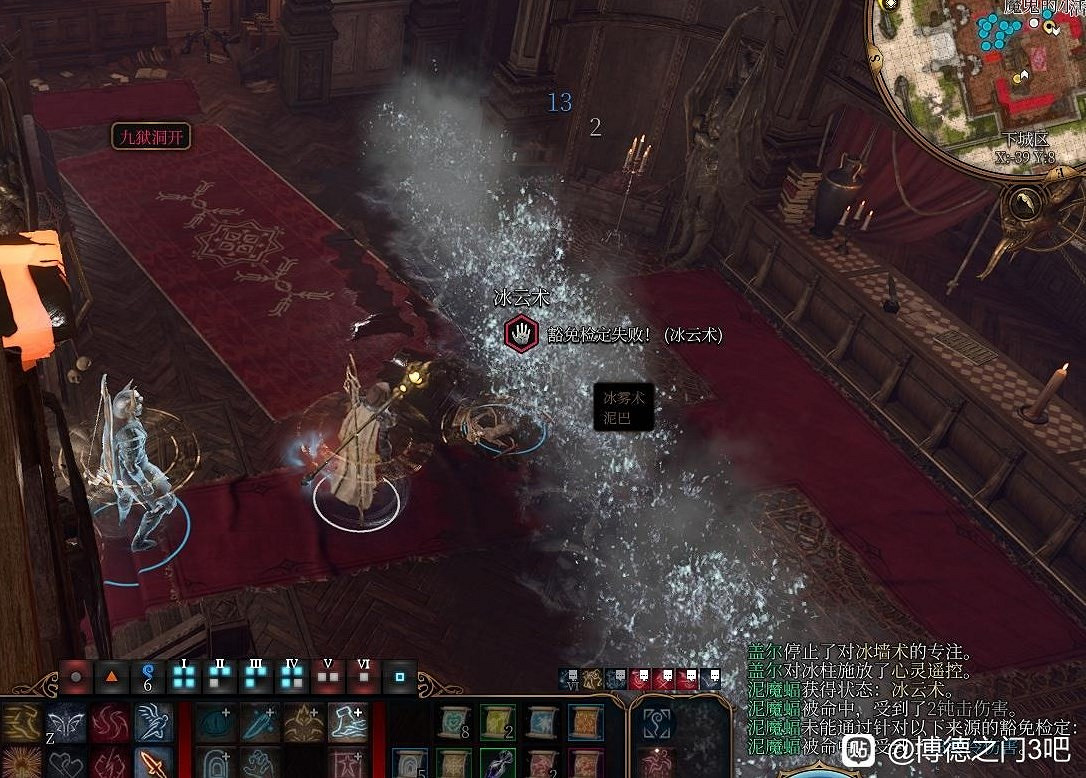Image resolution: width=1086 pixels, height=778 pixels.
Task: Use the purple potion bottle slot
Action: [497, 764]
